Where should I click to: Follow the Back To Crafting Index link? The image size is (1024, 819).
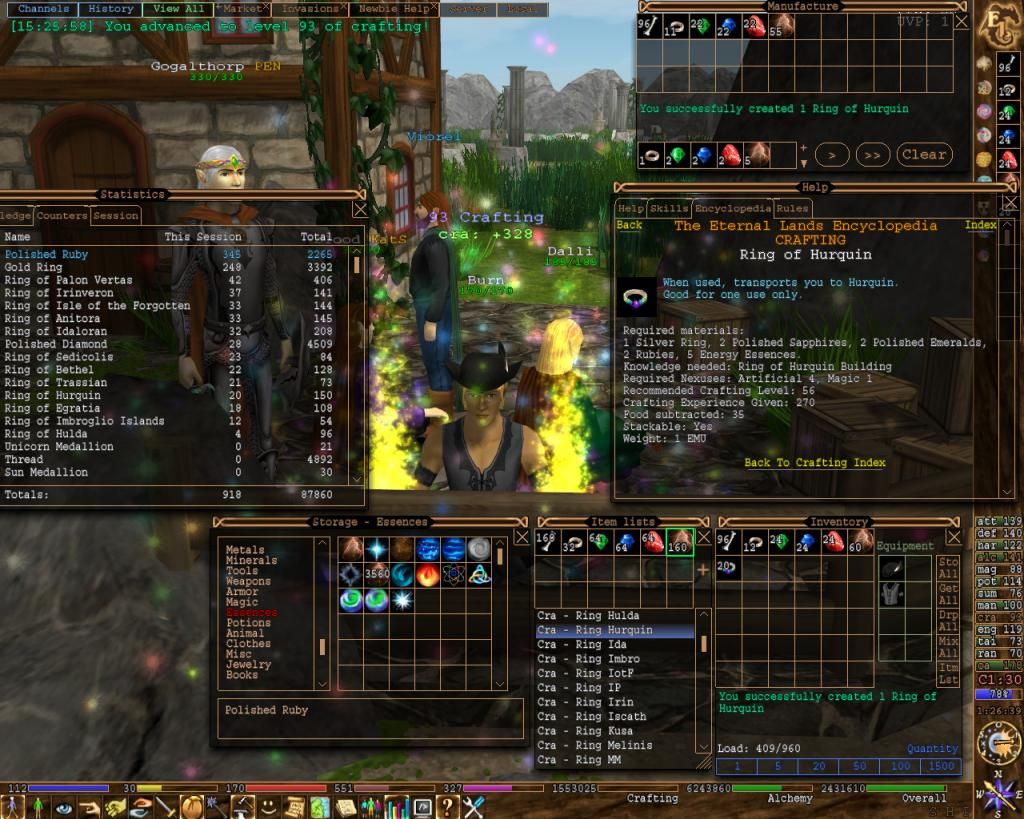815,463
